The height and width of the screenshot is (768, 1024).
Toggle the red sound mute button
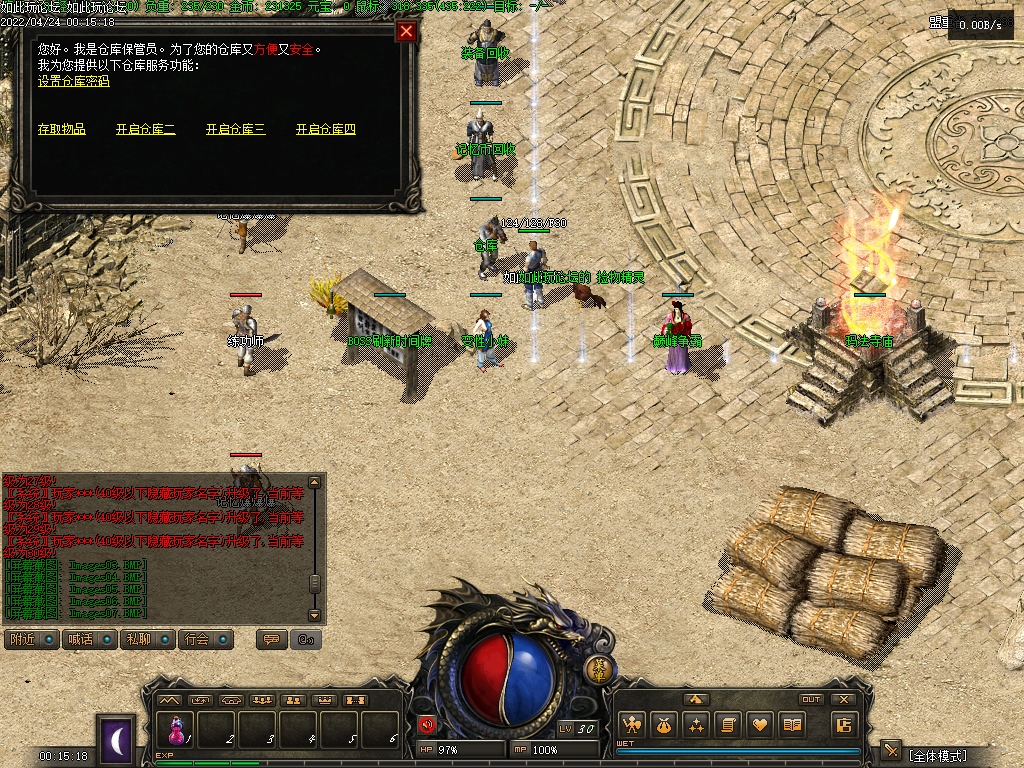427,725
